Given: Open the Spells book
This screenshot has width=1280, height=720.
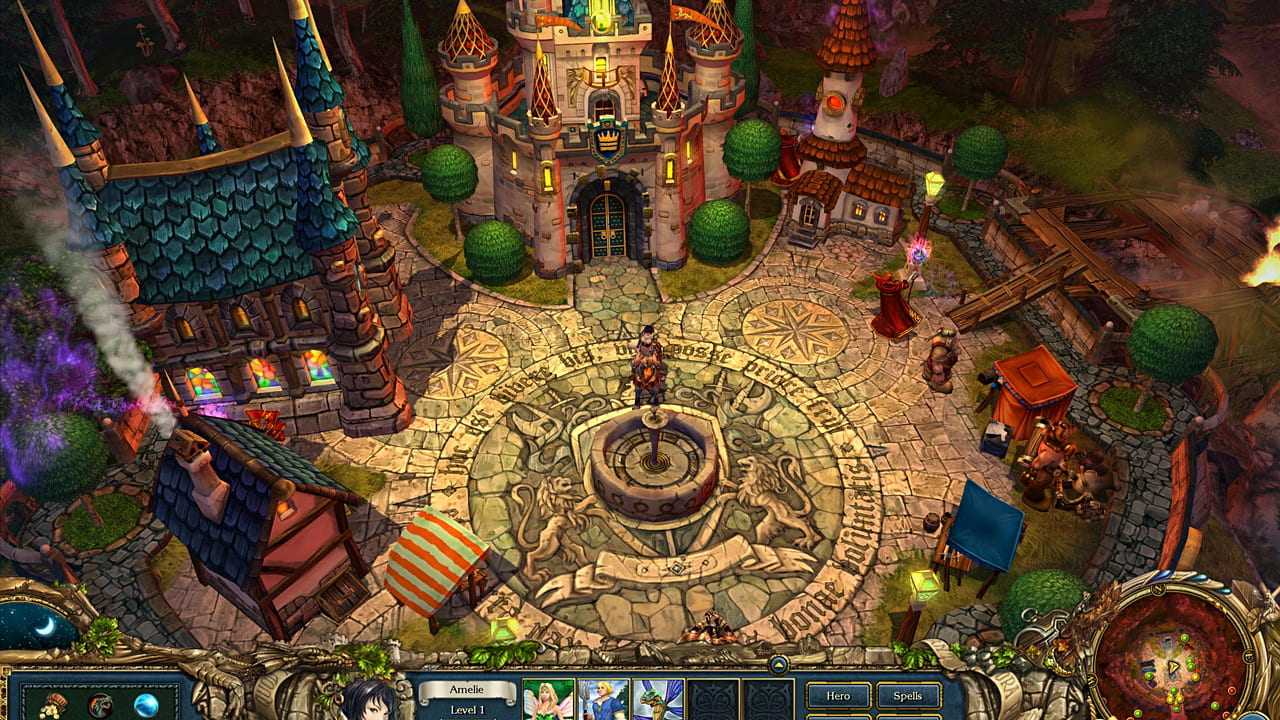Looking at the screenshot, I should tap(908, 696).
